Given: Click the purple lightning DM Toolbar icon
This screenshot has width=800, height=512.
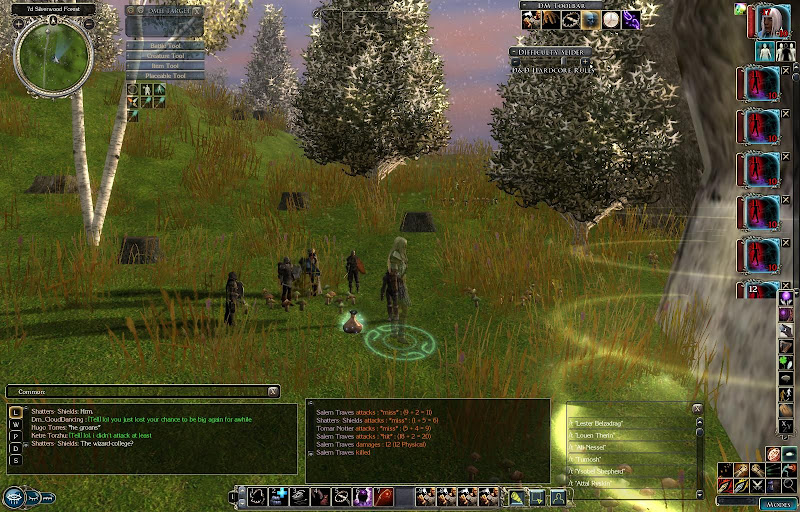Looking at the screenshot, I should click(631, 20).
